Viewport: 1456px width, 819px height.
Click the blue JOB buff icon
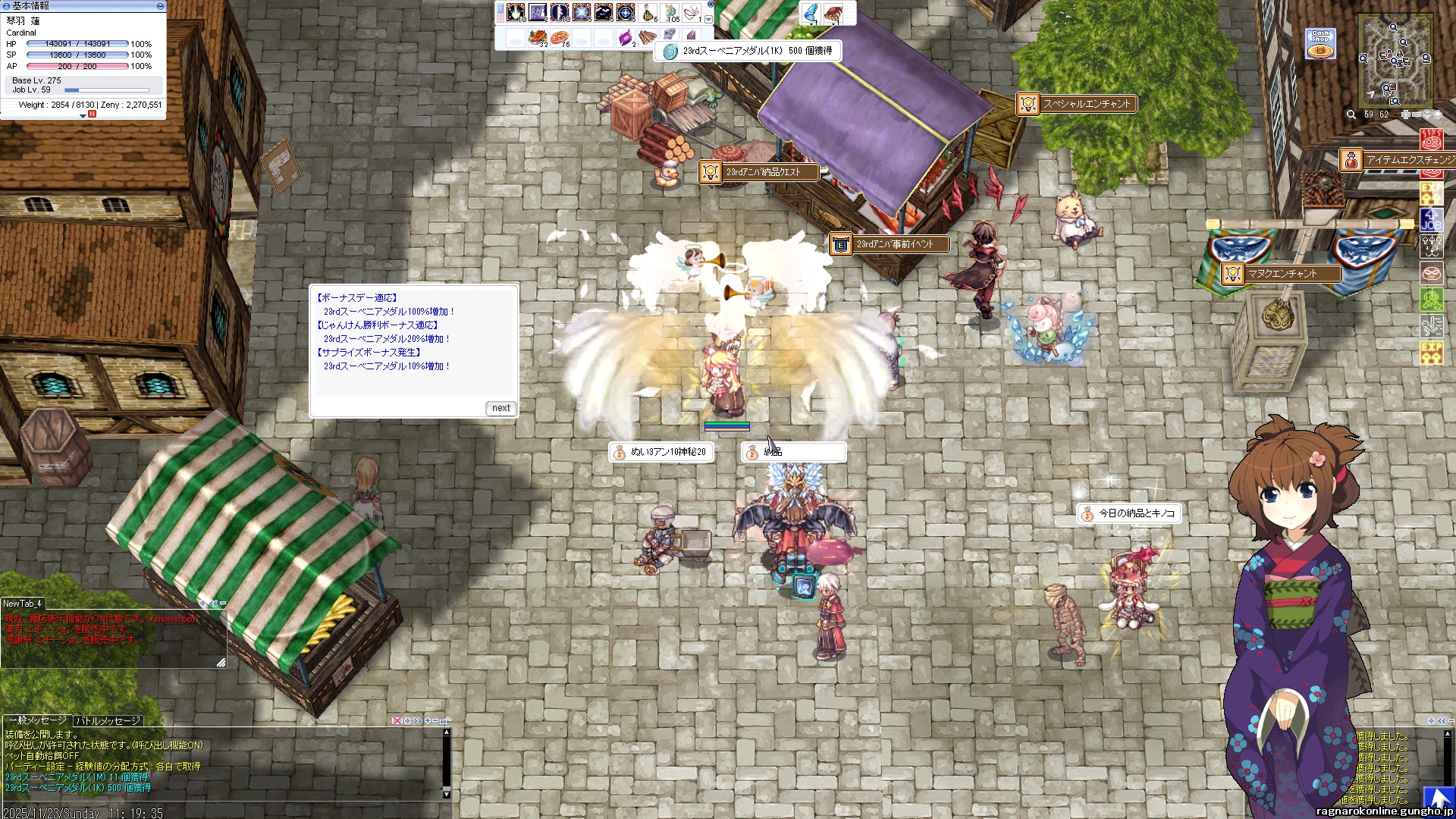[1431, 220]
